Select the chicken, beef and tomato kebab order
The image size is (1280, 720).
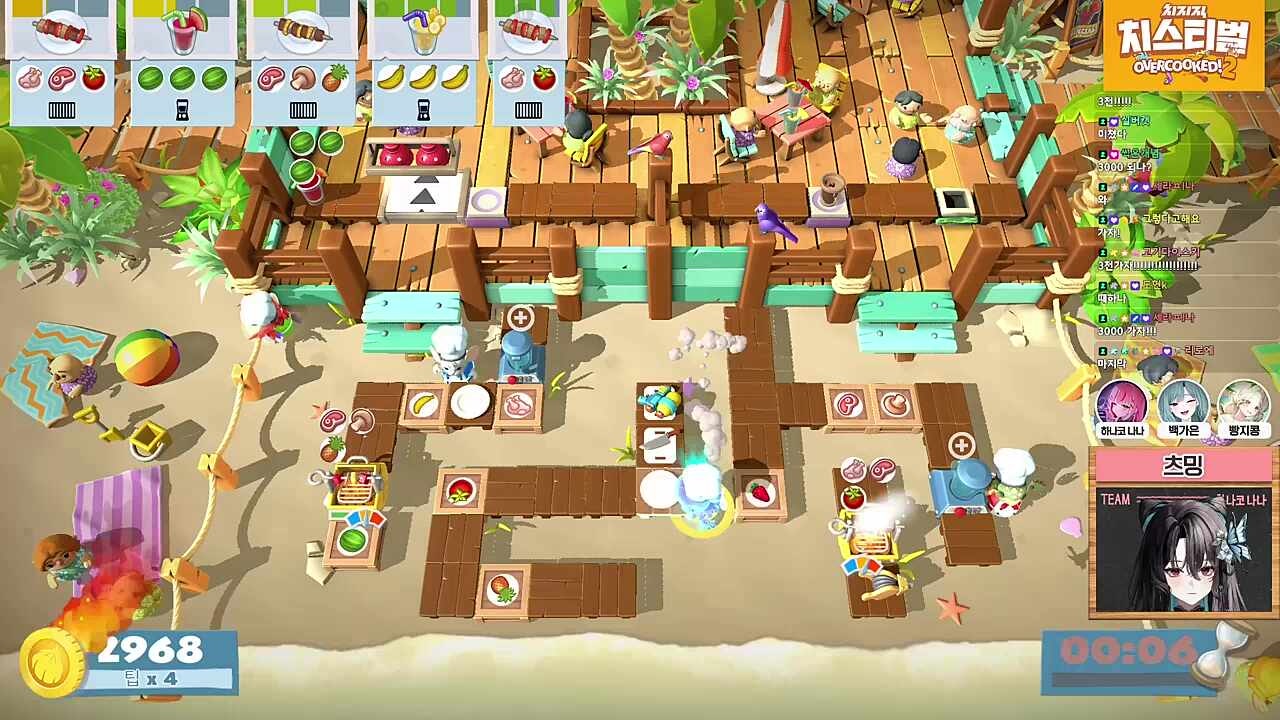coord(61,62)
